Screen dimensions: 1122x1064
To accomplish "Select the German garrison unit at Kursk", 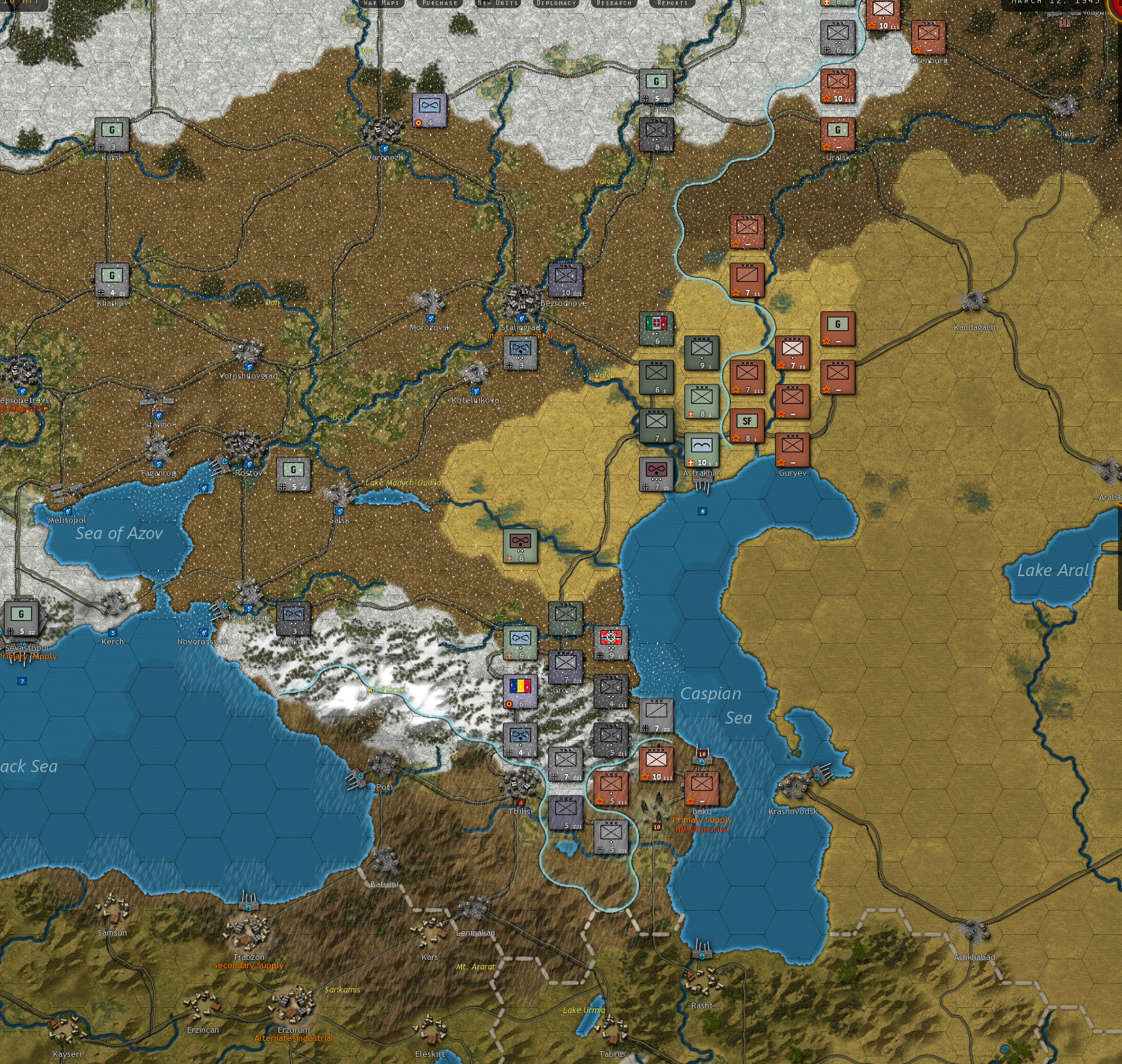I will [112, 134].
